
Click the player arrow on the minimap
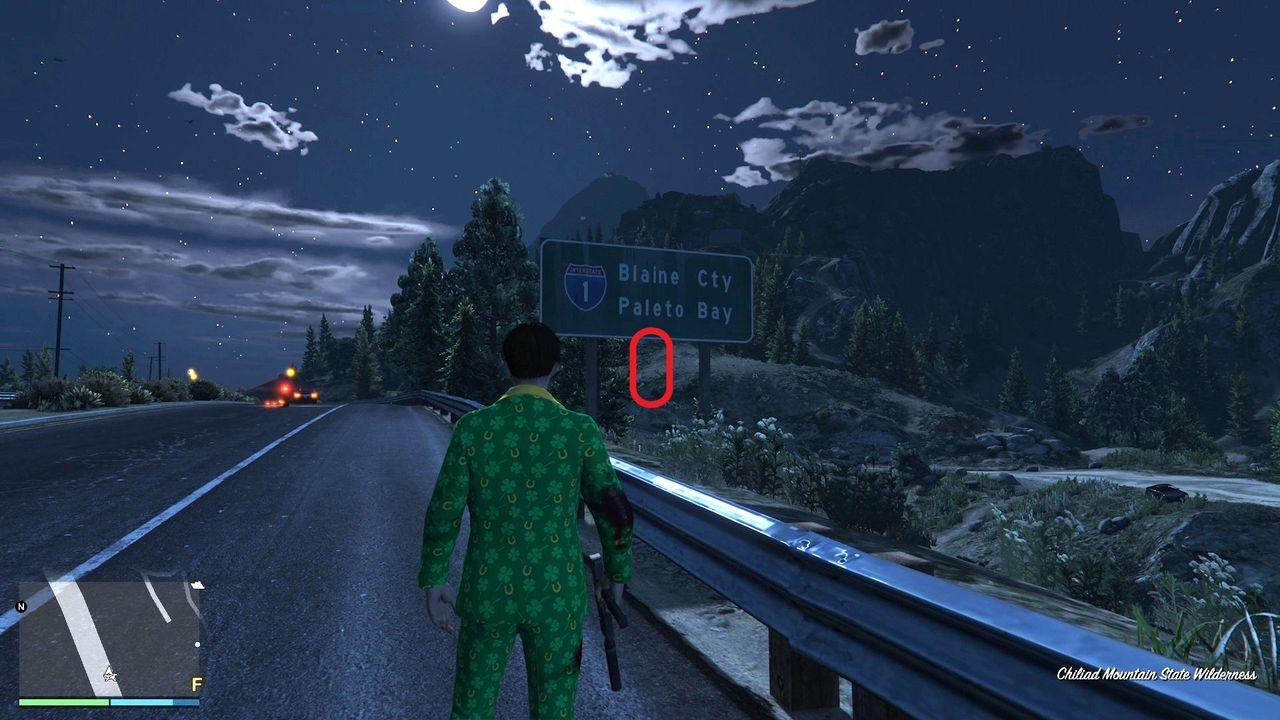point(110,674)
